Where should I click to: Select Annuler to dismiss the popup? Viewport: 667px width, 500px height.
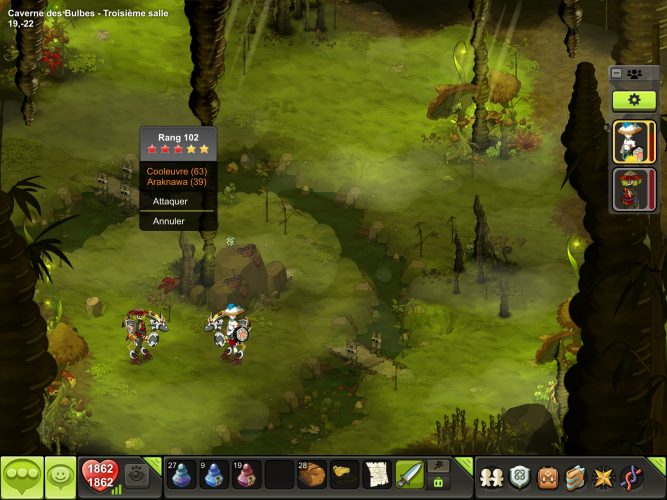[168, 221]
